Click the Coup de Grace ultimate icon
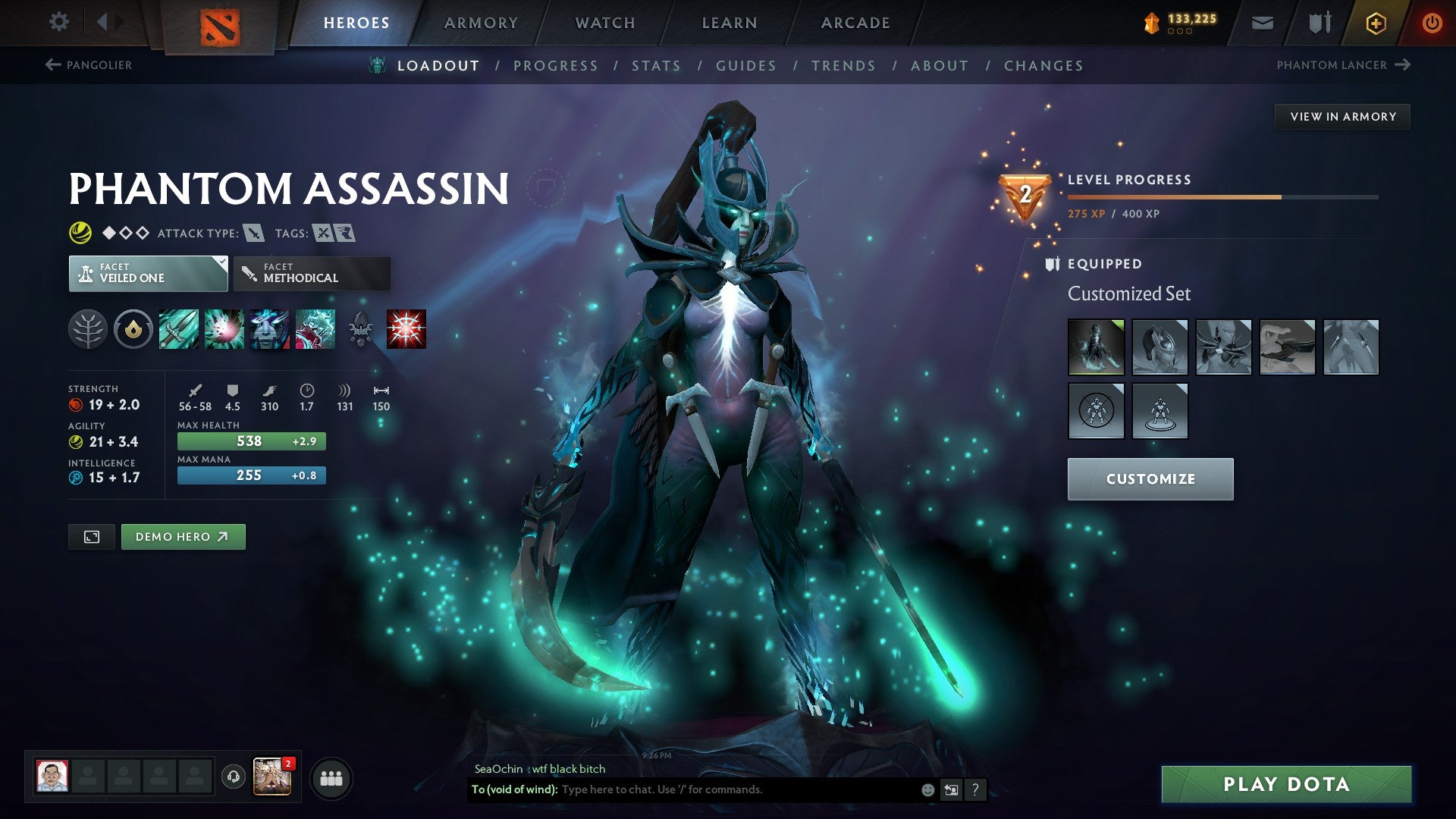Image resolution: width=1456 pixels, height=819 pixels. 405,329
